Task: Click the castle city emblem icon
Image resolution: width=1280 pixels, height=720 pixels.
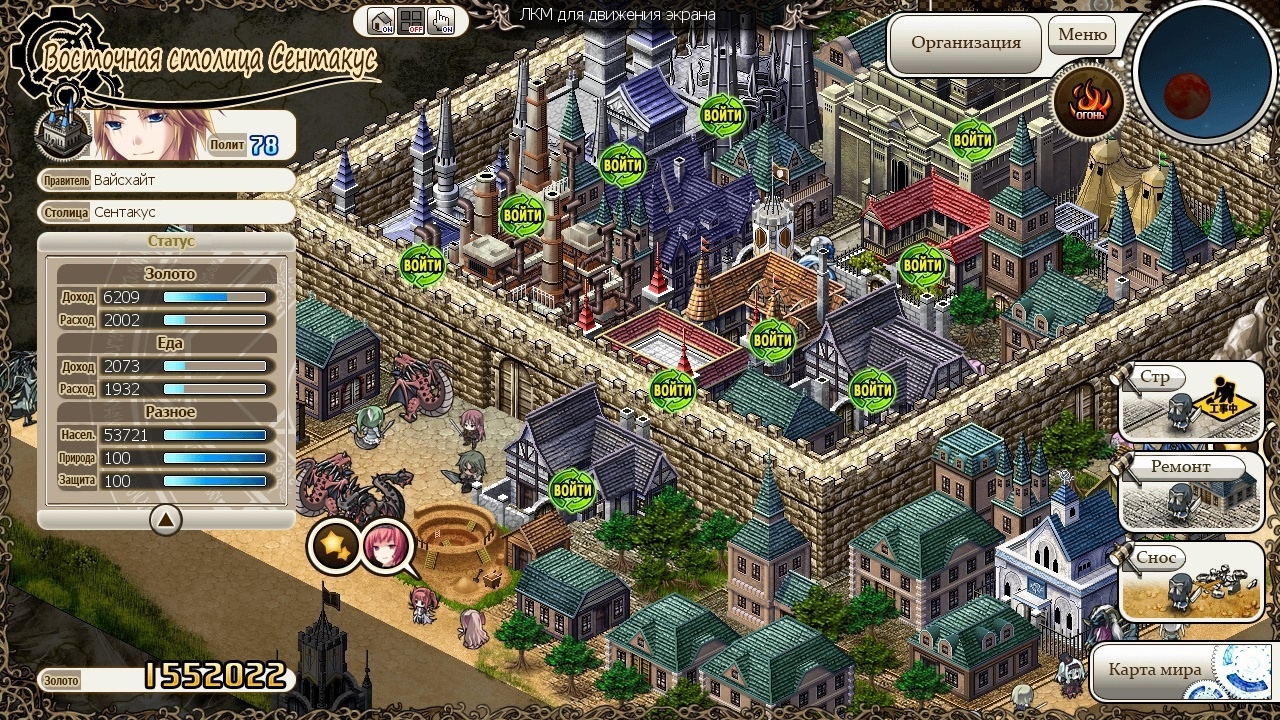Action: coord(64,133)
